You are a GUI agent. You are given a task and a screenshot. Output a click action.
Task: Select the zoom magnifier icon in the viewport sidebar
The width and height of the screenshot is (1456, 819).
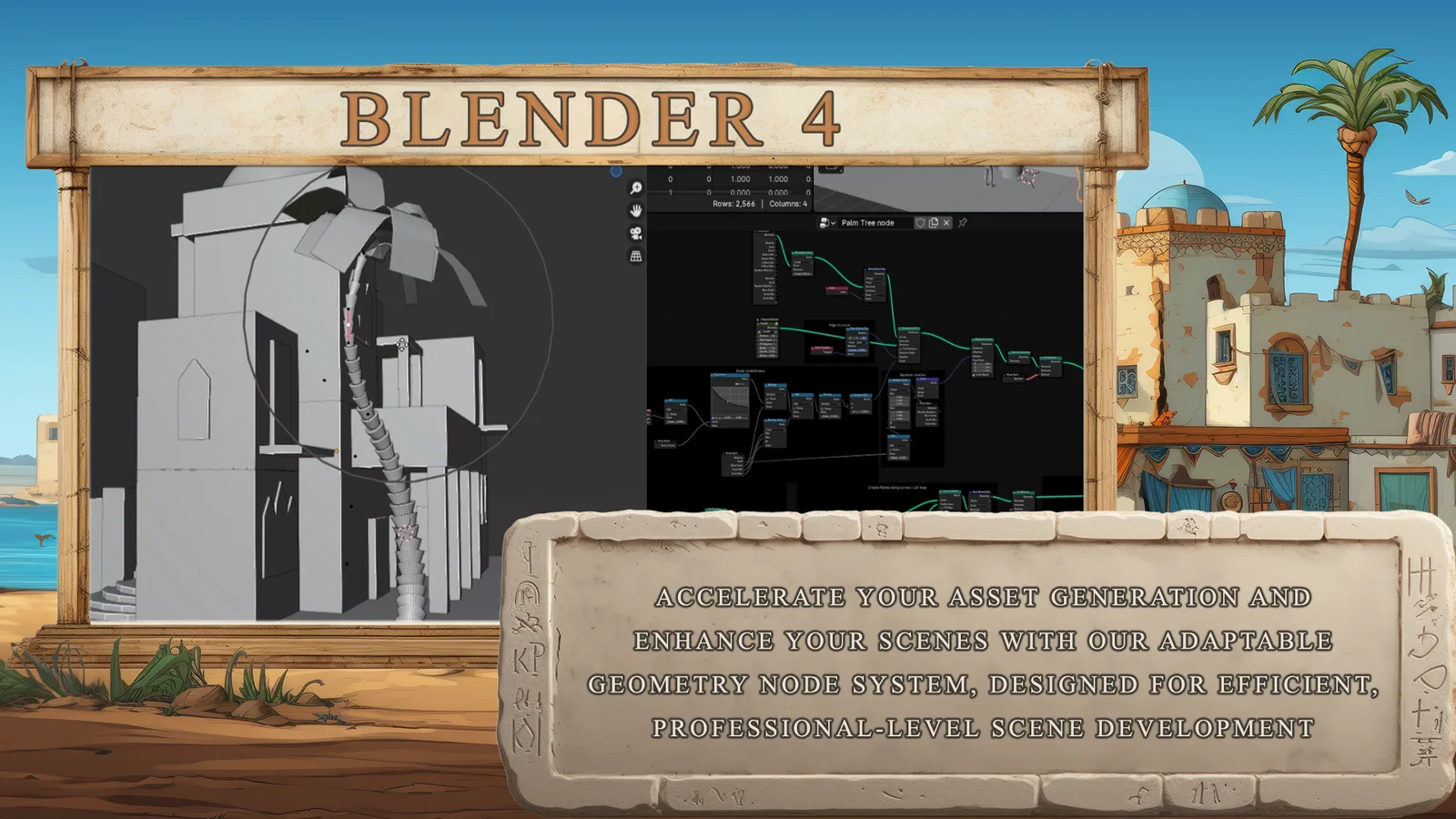pyautogui.click(x=634, y=187)
